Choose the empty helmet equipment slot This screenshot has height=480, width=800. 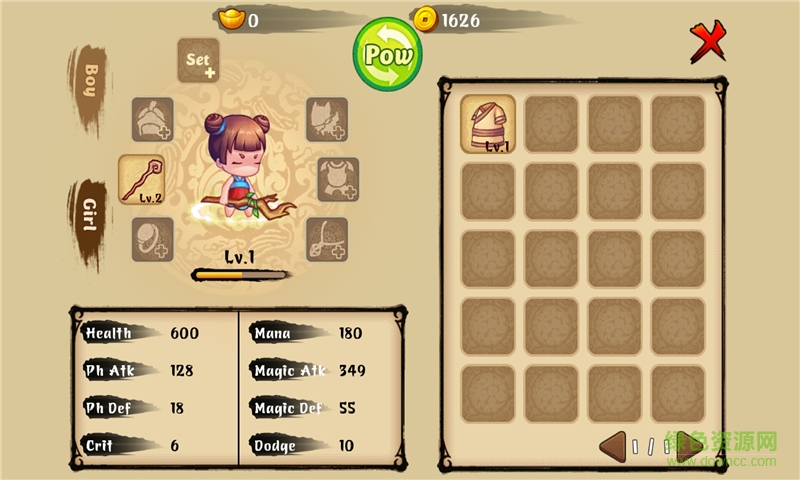click(153, 119)
